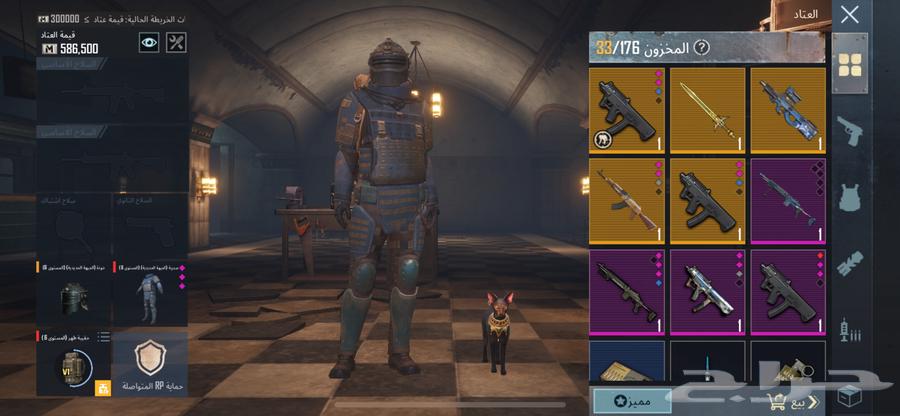Select the silver-blue SMG in purple slot
The width and height of the screenshot is (900, 416).
pyautogui.click(x=707, y=290)
